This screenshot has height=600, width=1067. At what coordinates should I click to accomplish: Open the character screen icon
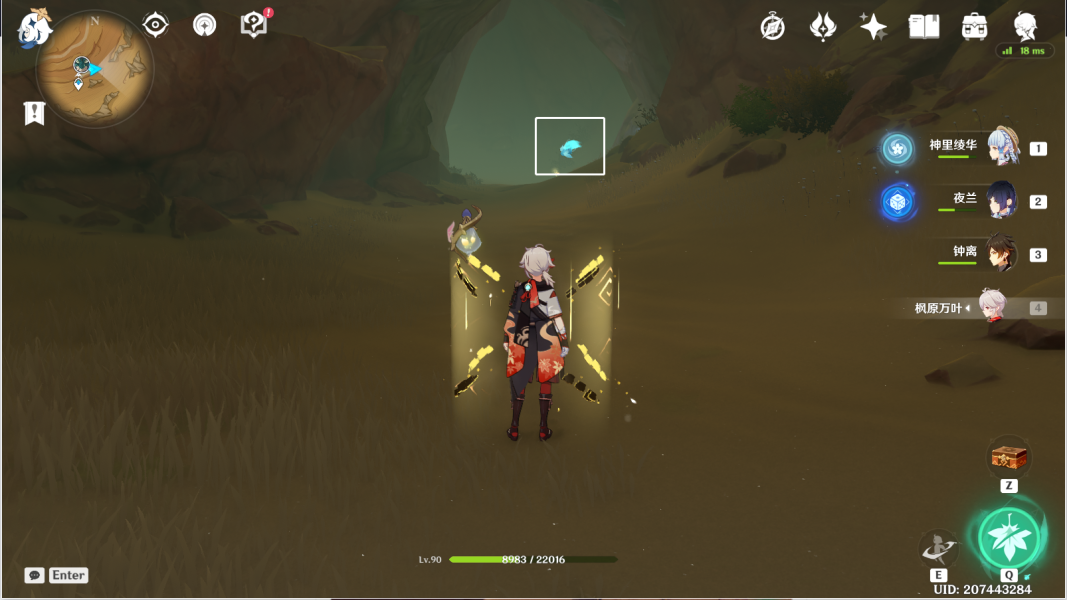point(1025,25)
